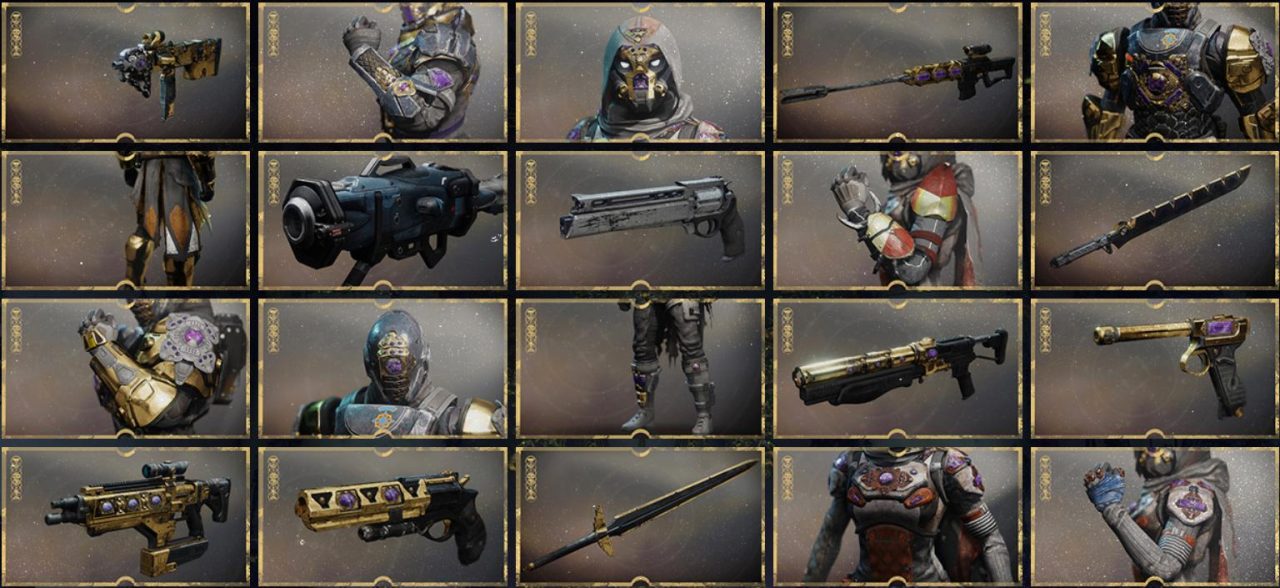Choose the blue-gloved gauntlet tile
The width and height of the screenshot is (1280, 588).
click(x=1155, y=515)
